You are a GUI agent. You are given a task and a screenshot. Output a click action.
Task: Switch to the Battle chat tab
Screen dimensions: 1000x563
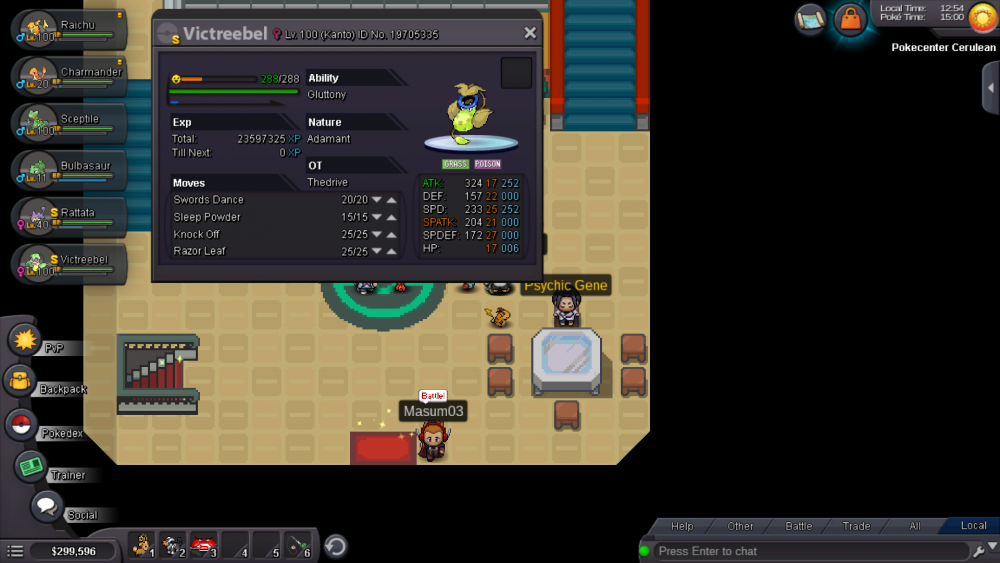coord(798,526)
